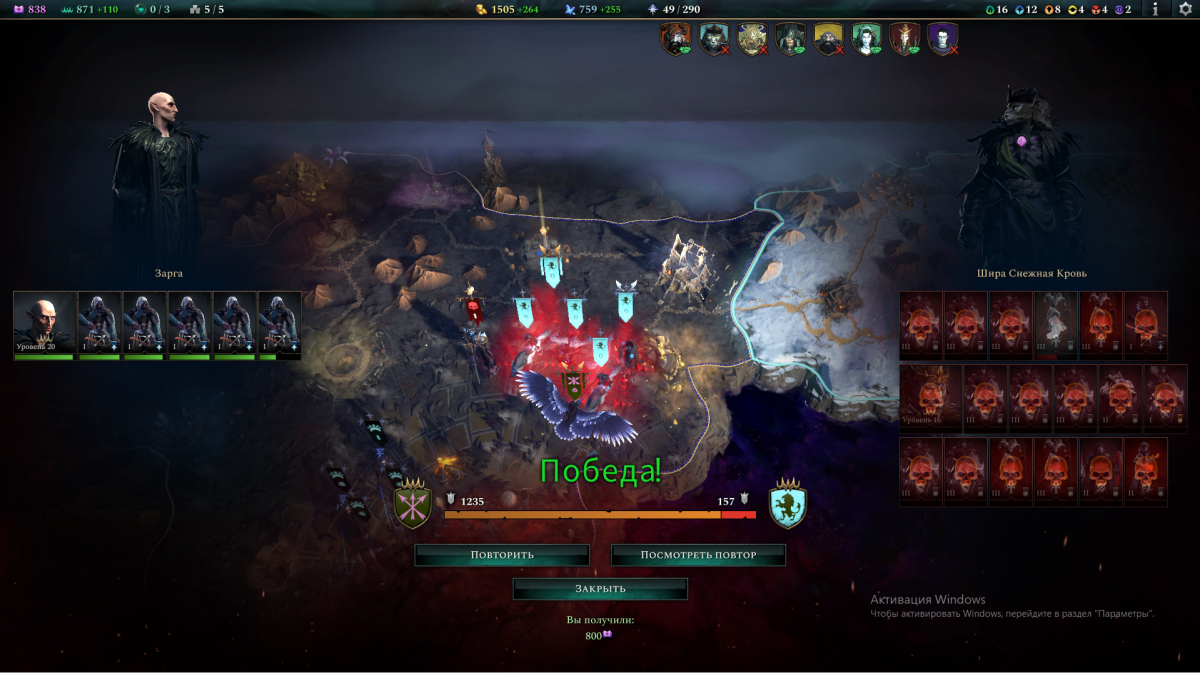The image size is (1200, 675).
Task: Watch the replay via Посмотреть повтор
Action: tap(698, 555)
